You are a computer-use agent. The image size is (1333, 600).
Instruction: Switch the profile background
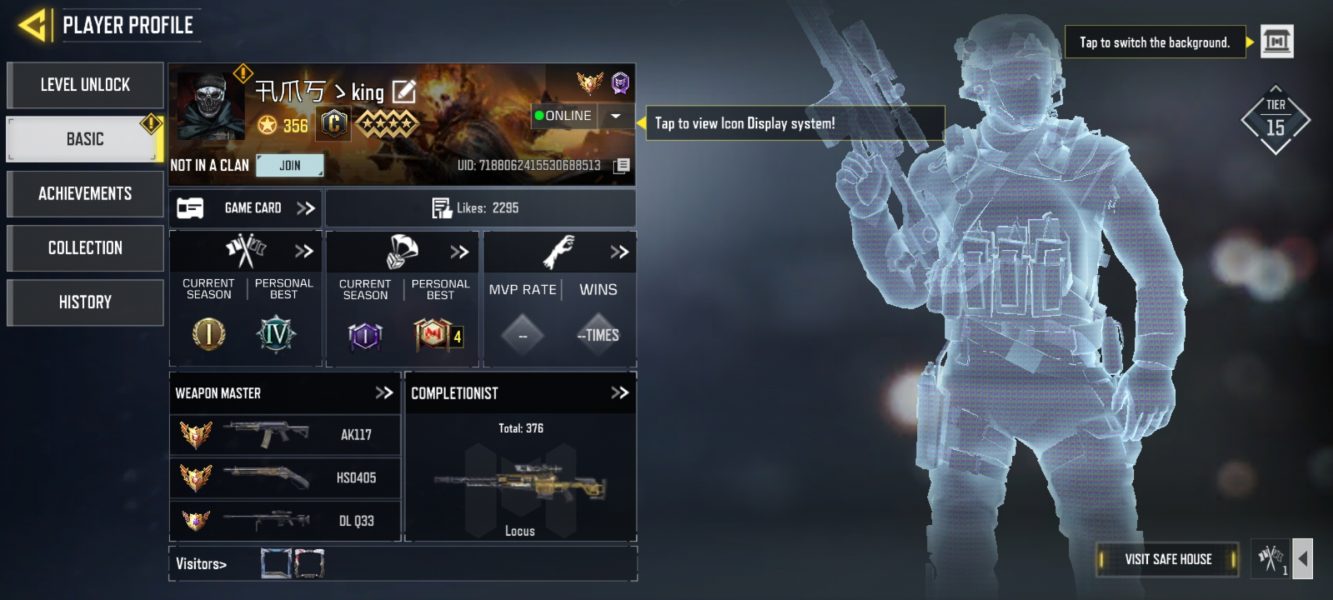[x=1276, y=42]
